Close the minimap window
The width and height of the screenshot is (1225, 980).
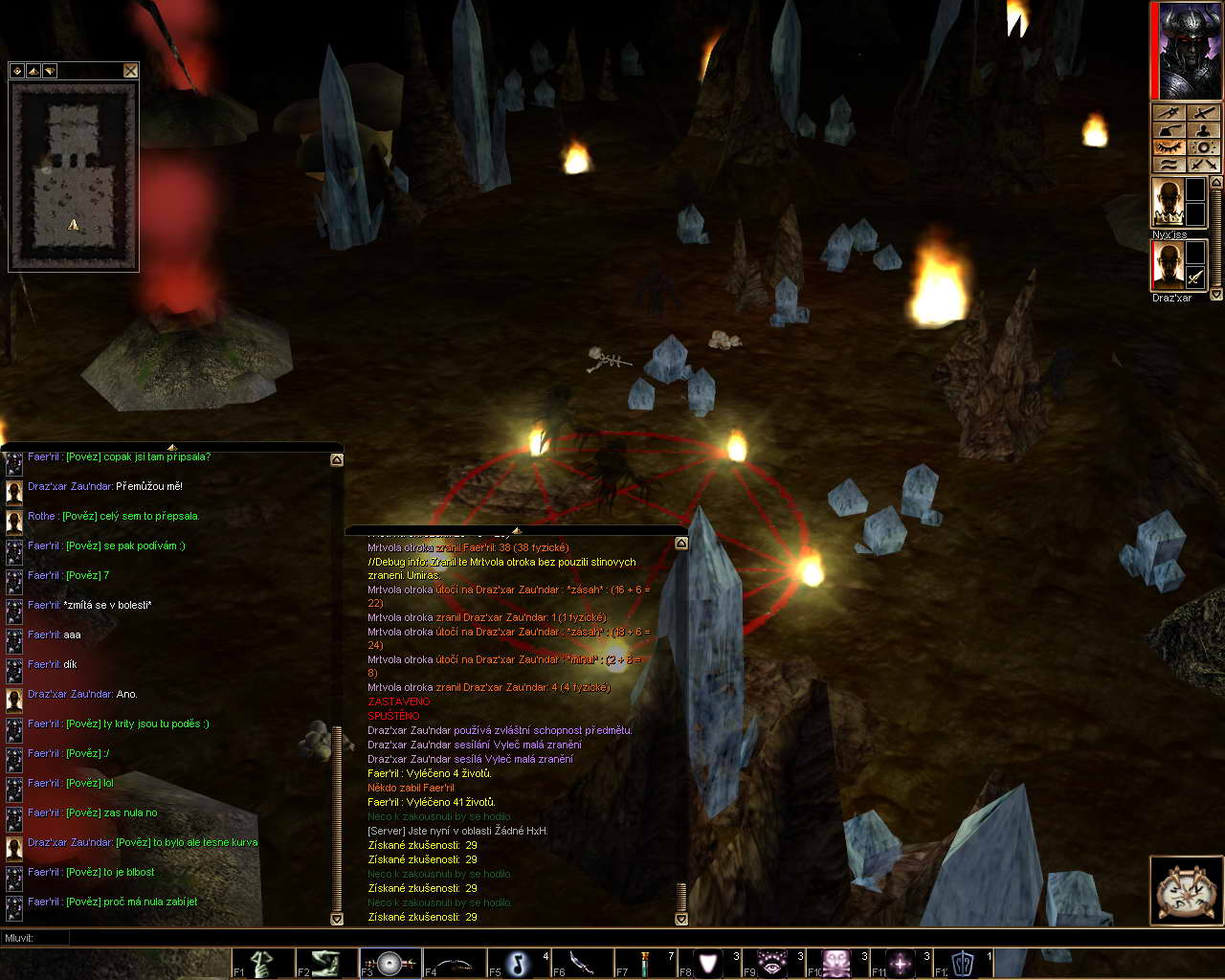131,71
